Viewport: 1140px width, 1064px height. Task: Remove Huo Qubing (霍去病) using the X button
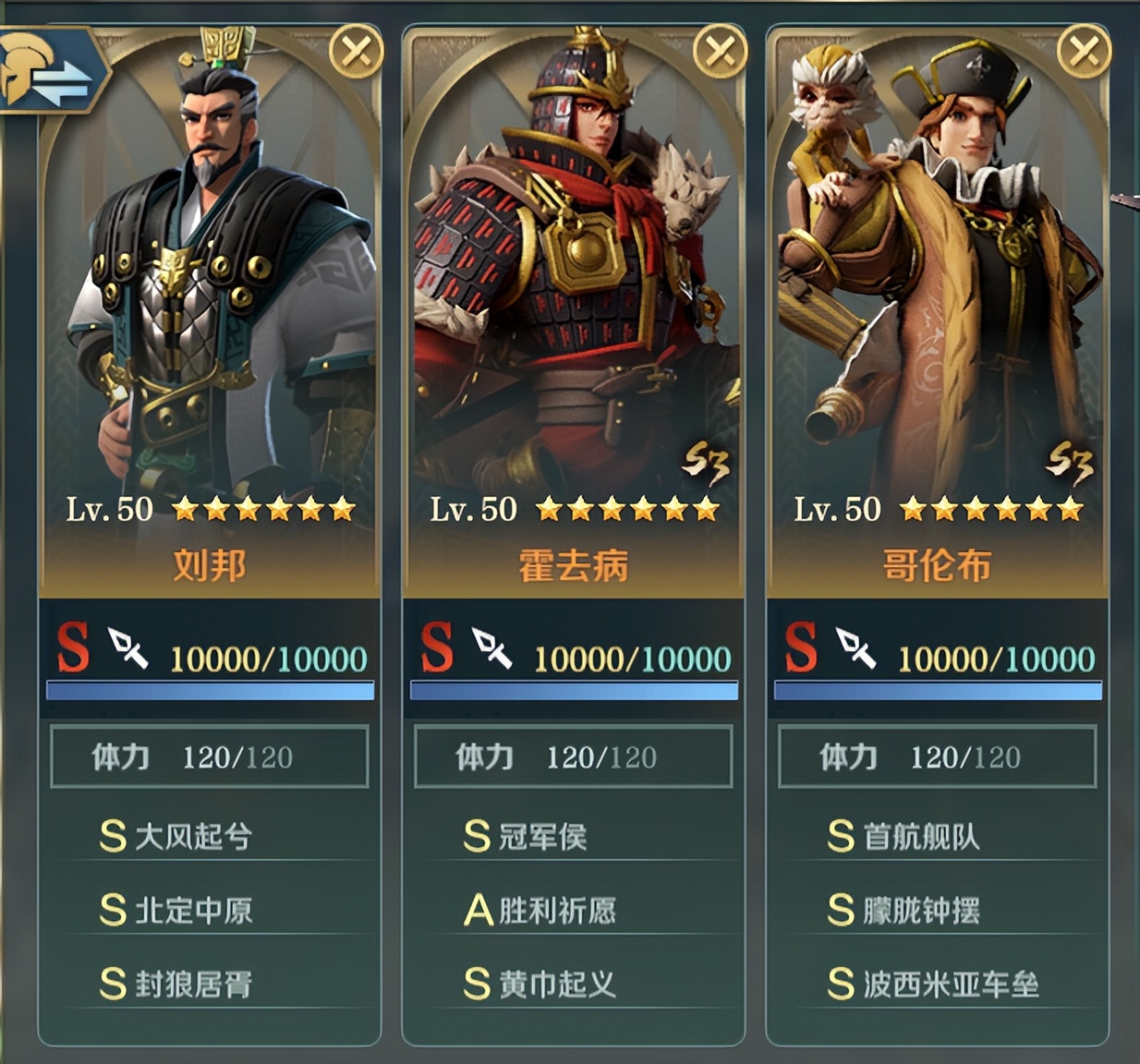click(x=720, y=53)
